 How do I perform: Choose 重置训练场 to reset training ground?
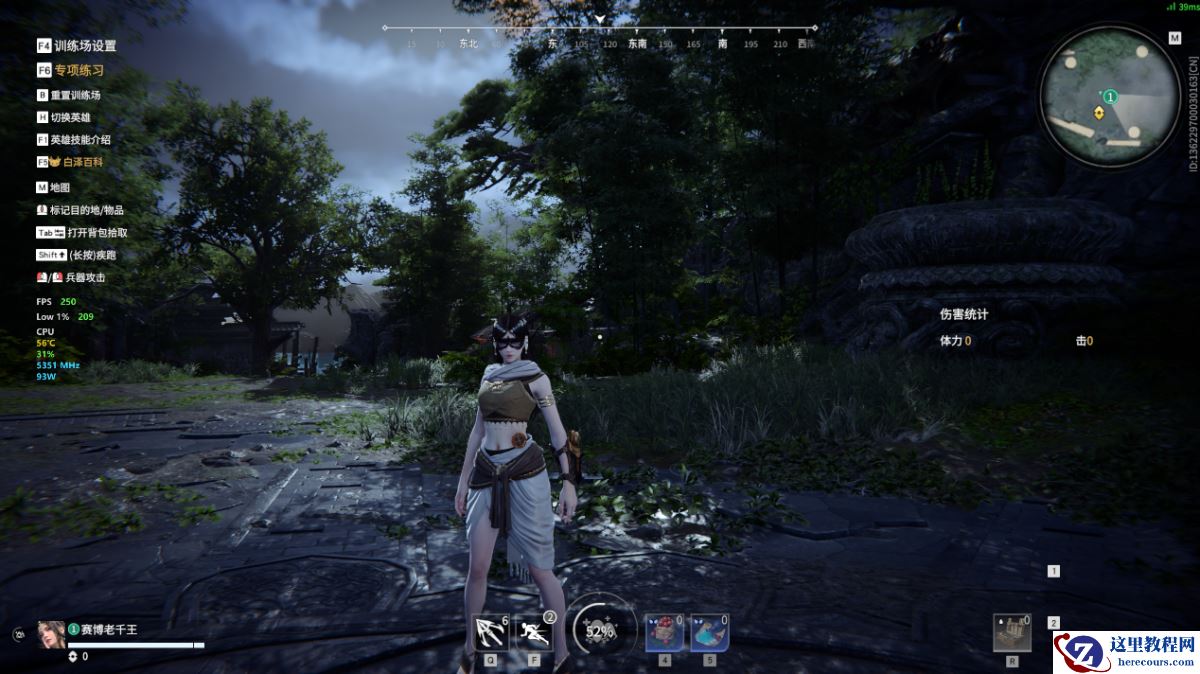(69, 95)
